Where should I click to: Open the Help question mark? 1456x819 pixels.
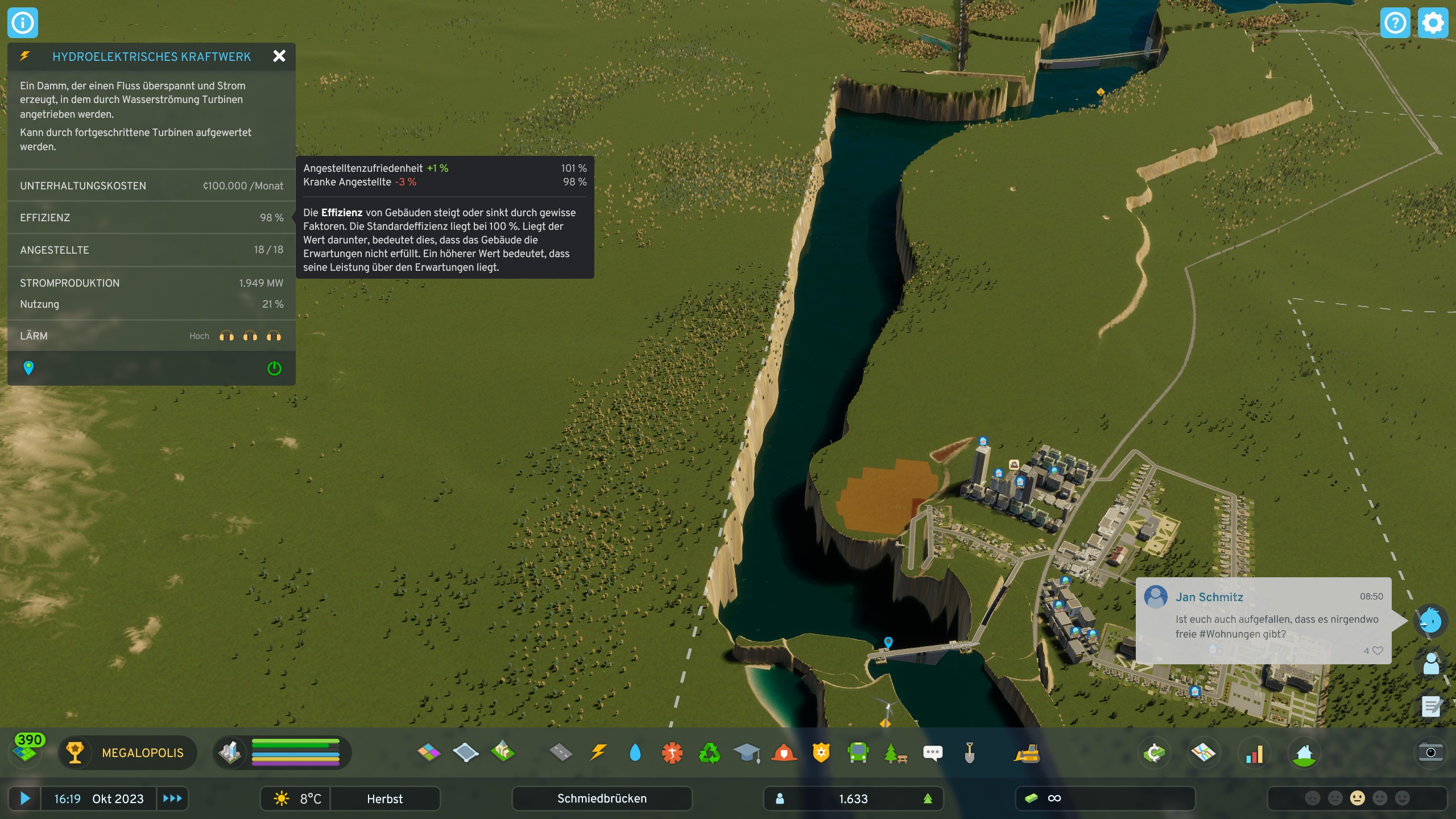(x=1396, y=23)
